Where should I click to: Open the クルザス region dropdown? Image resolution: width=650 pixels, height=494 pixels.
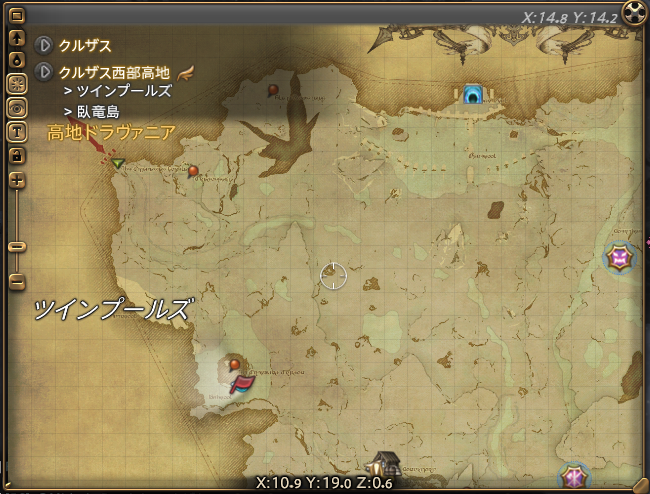44,45
